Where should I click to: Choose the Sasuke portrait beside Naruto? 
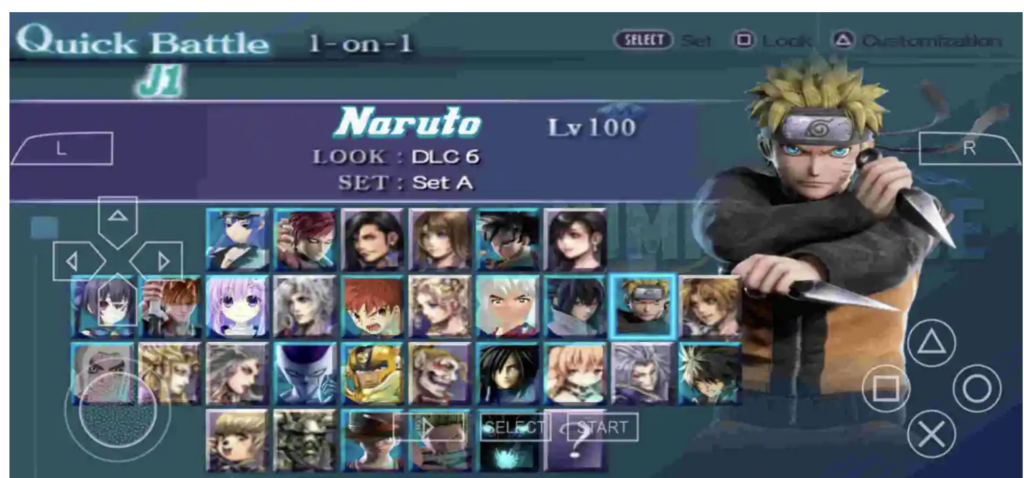click(575, 305)
